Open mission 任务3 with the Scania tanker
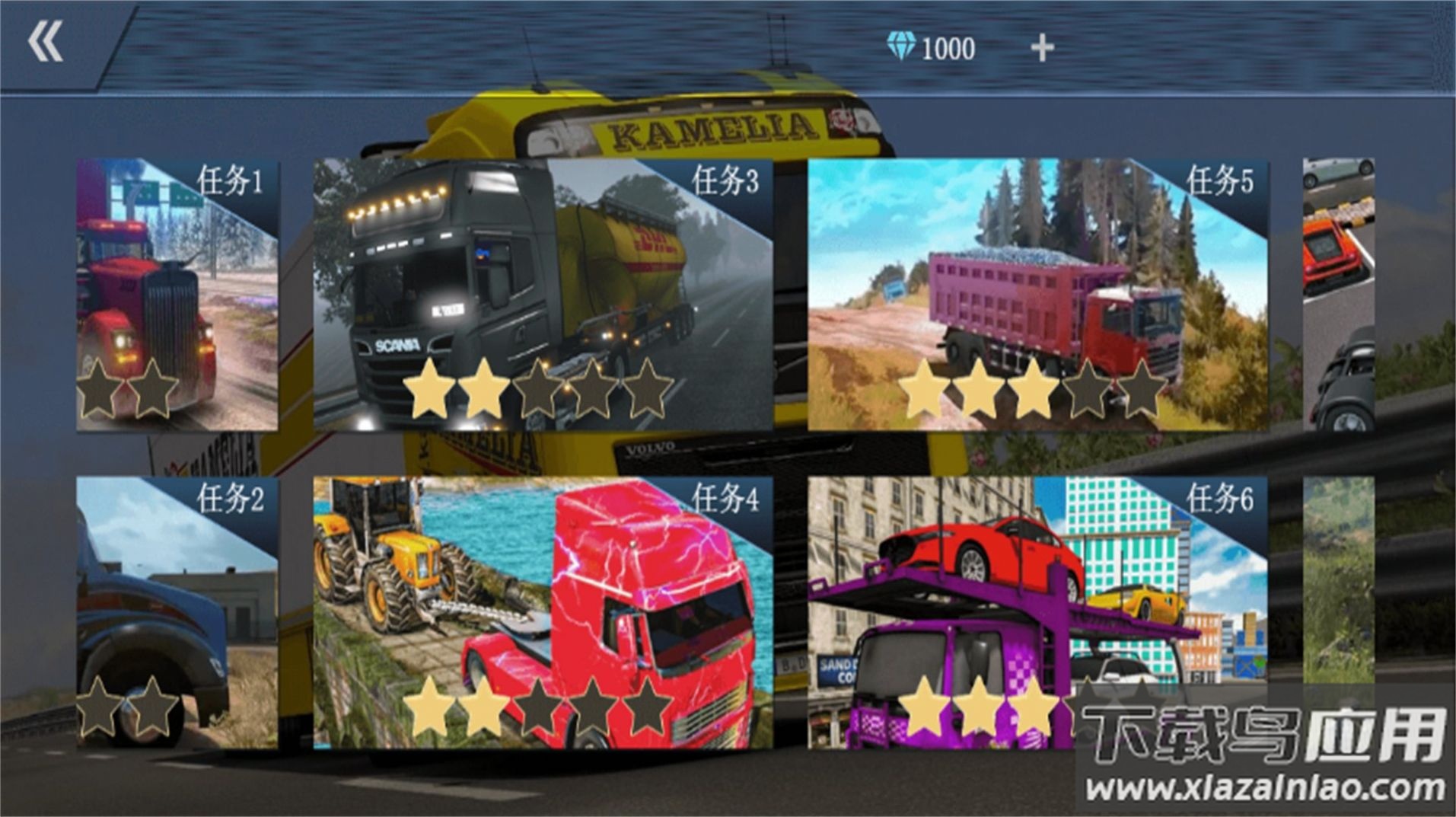This screenshot has height=817, width=1456. [543, 295]
